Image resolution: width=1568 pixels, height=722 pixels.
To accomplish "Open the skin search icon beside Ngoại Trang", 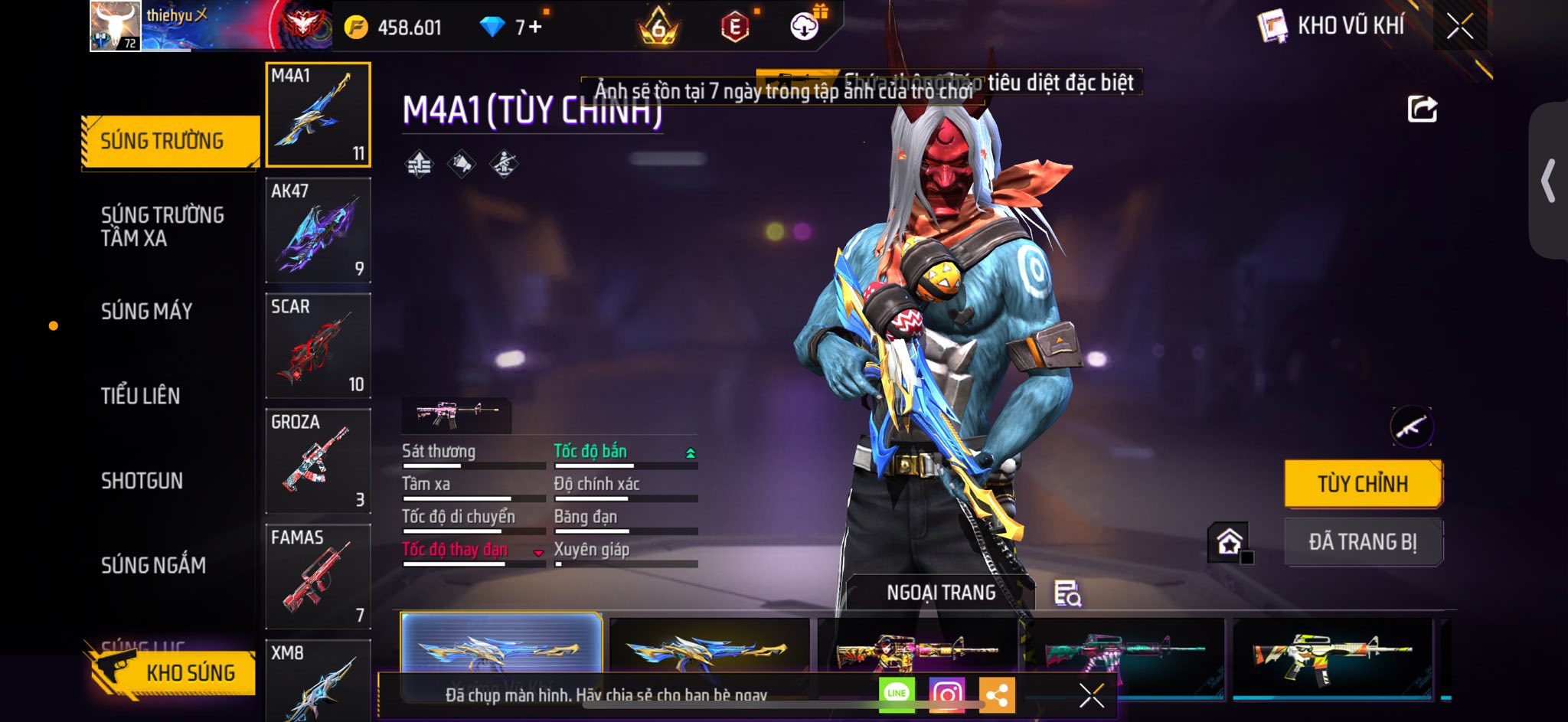I will coord(1067,593).
